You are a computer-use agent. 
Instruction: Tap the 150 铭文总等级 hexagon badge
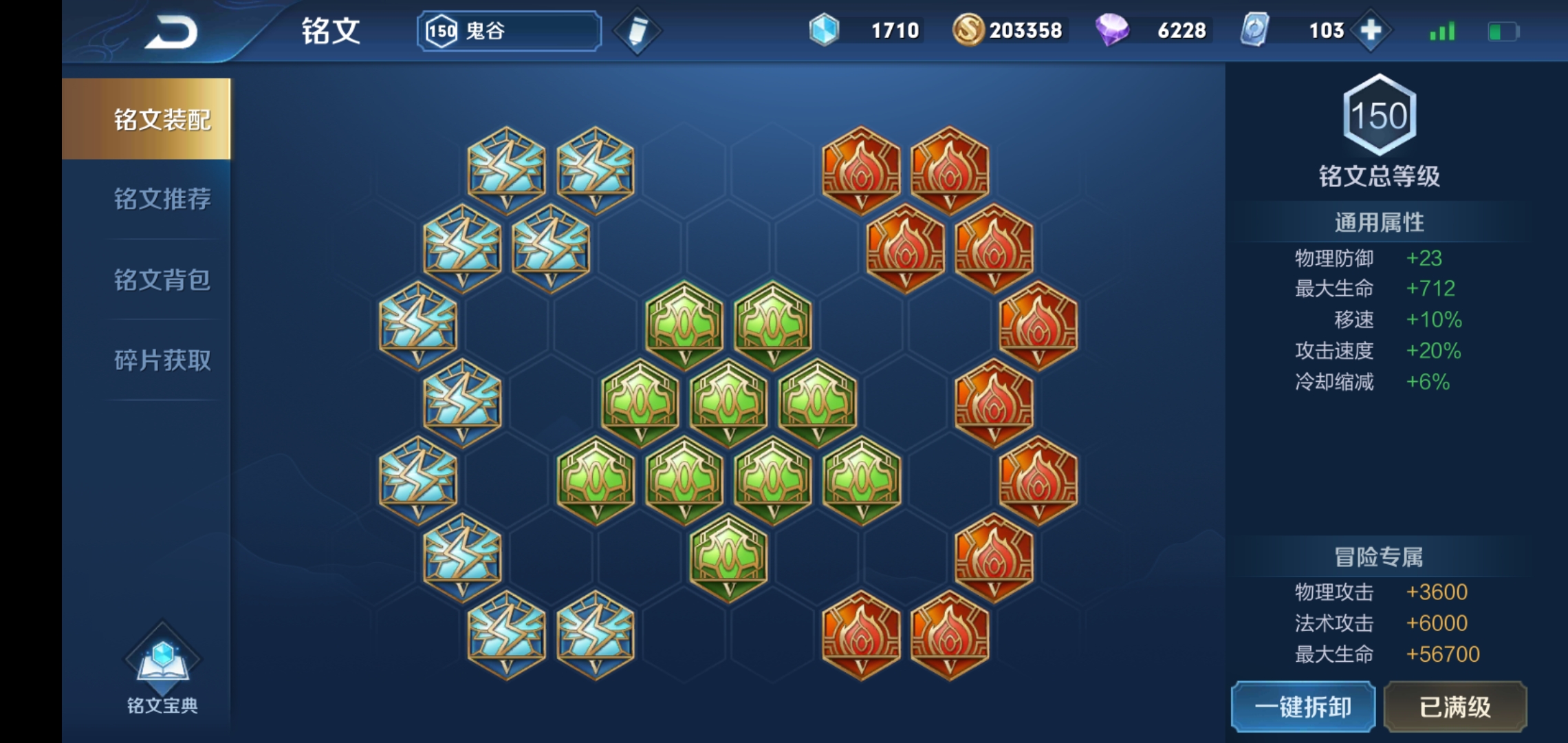tap(1379, 116)
